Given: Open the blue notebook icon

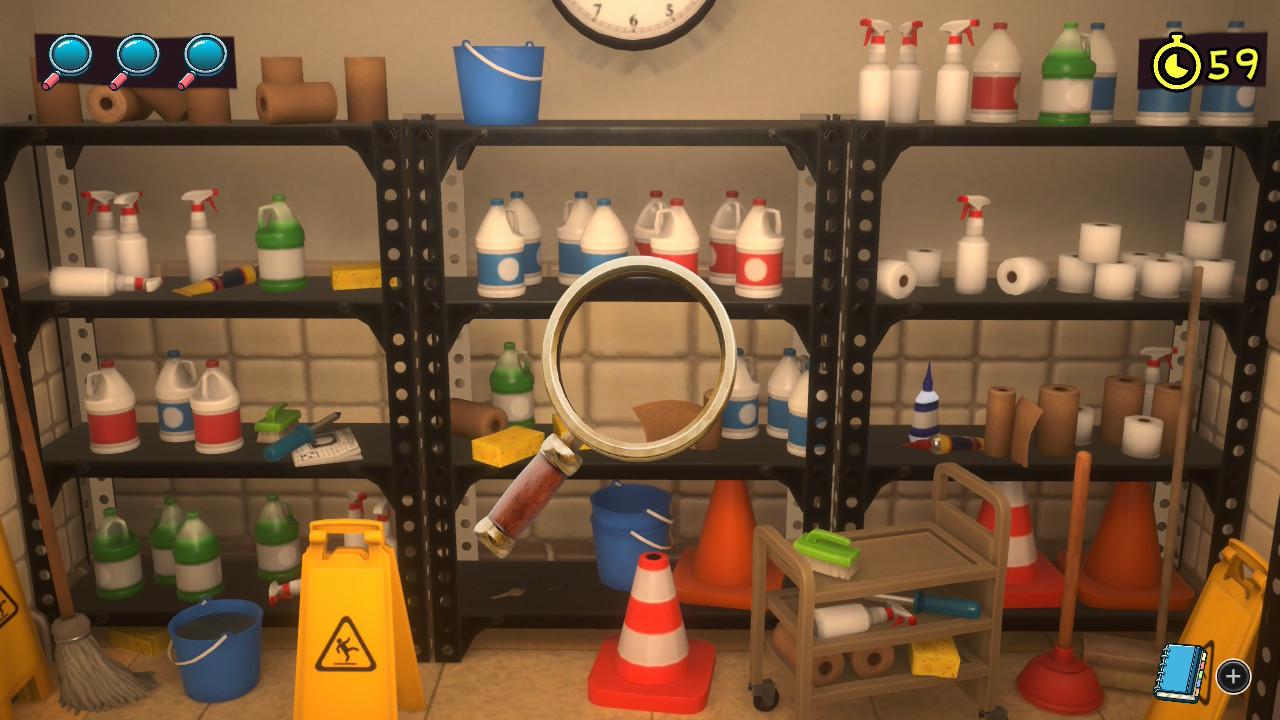Looking at the screenshot, I should pyautogui.click(x=1181, y=673).
